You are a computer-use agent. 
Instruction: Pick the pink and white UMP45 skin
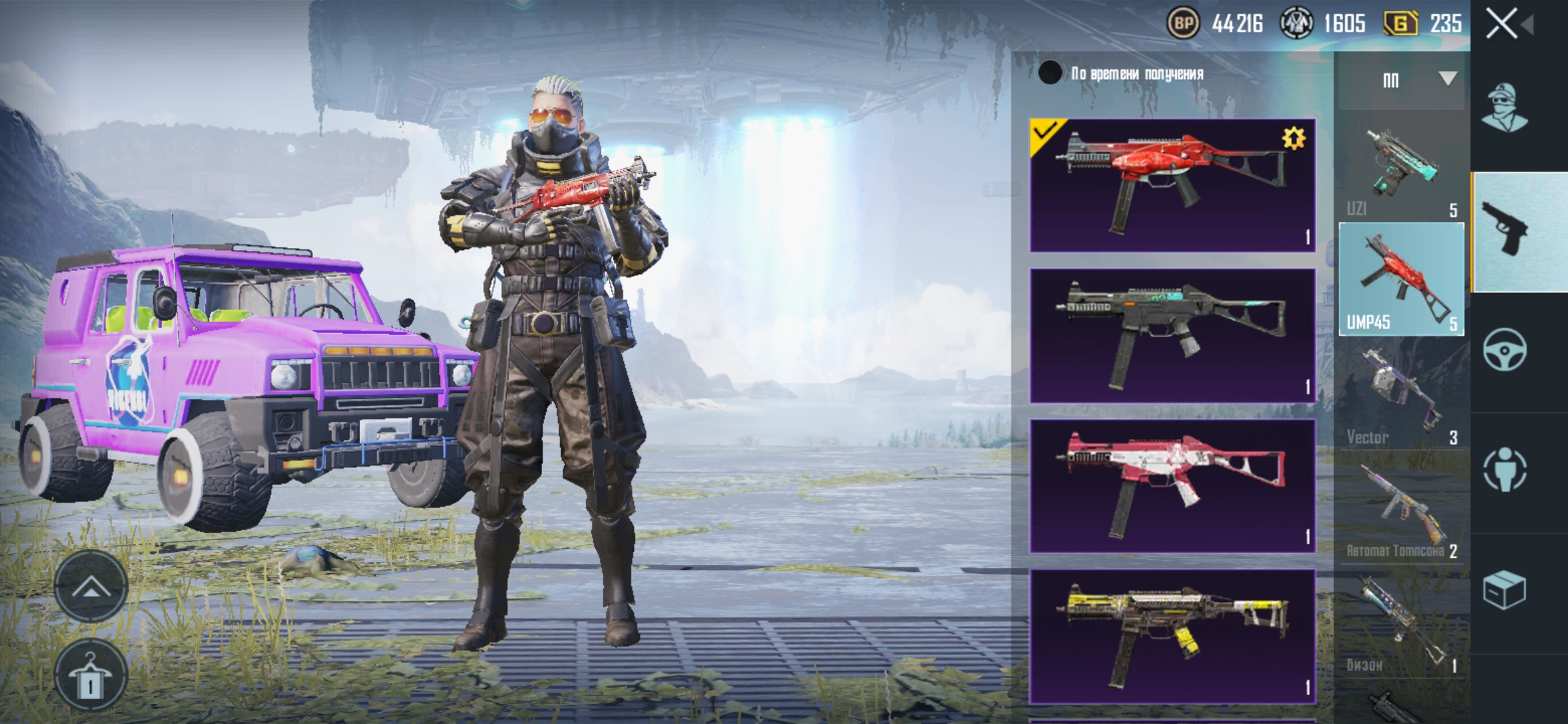point(1172,485)
